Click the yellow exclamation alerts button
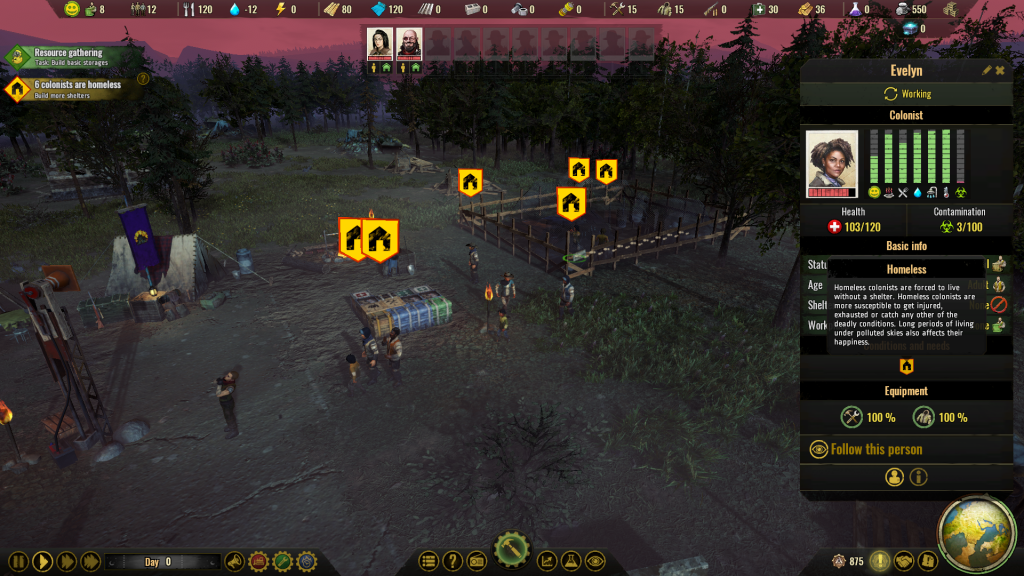This screenshot has width=1024, height=576. [x=879, y=562]
